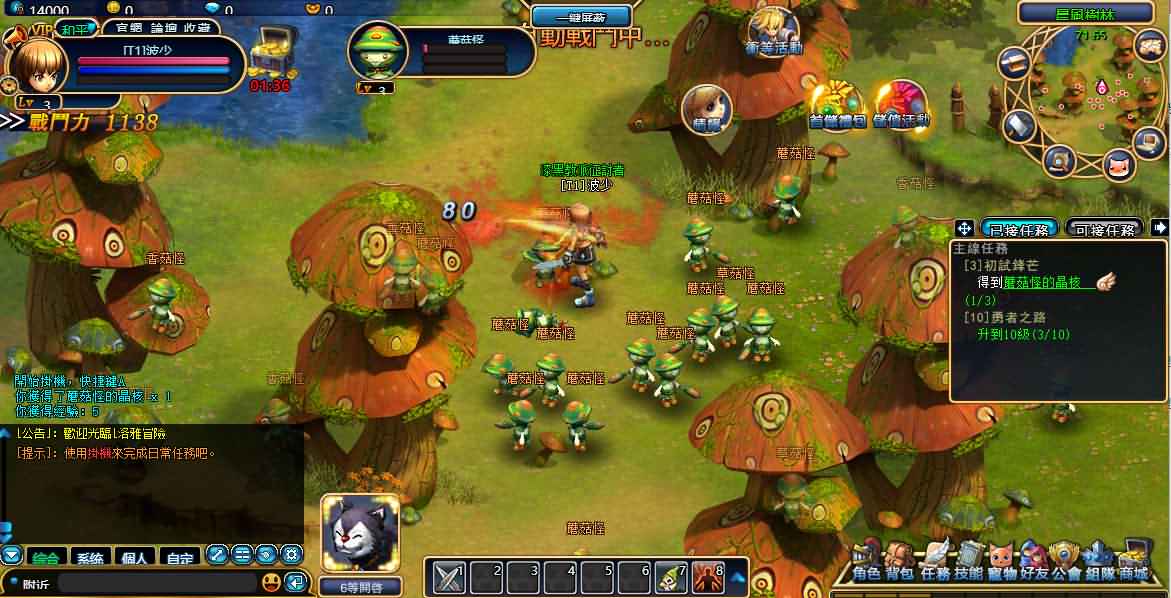
Task: Open the 技能 skills menu
Action: (x=968, y=562)
